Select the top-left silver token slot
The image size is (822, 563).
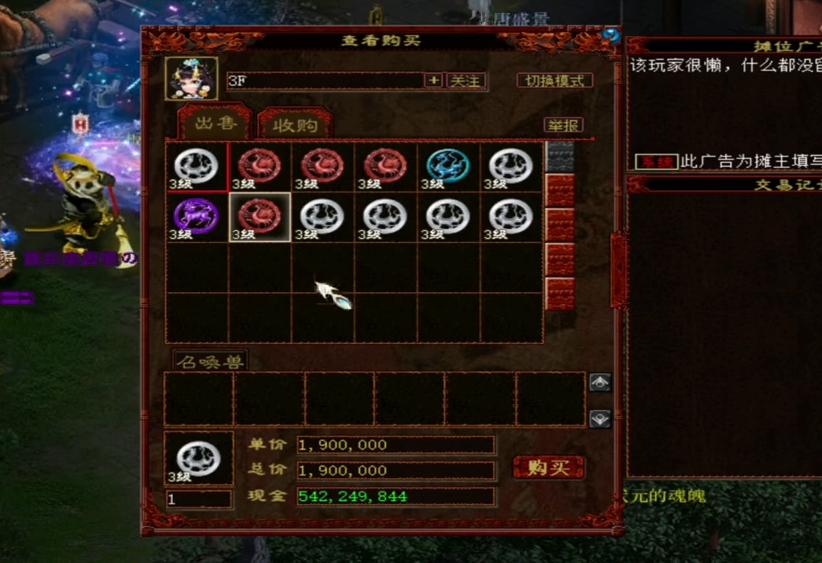(x=196, y=166)
